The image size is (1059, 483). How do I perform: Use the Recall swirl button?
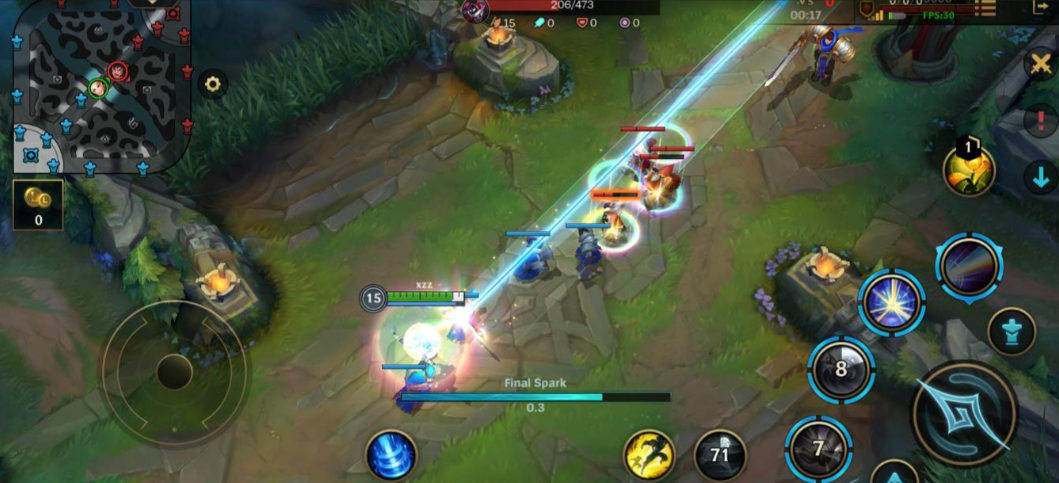click(391, 456)
